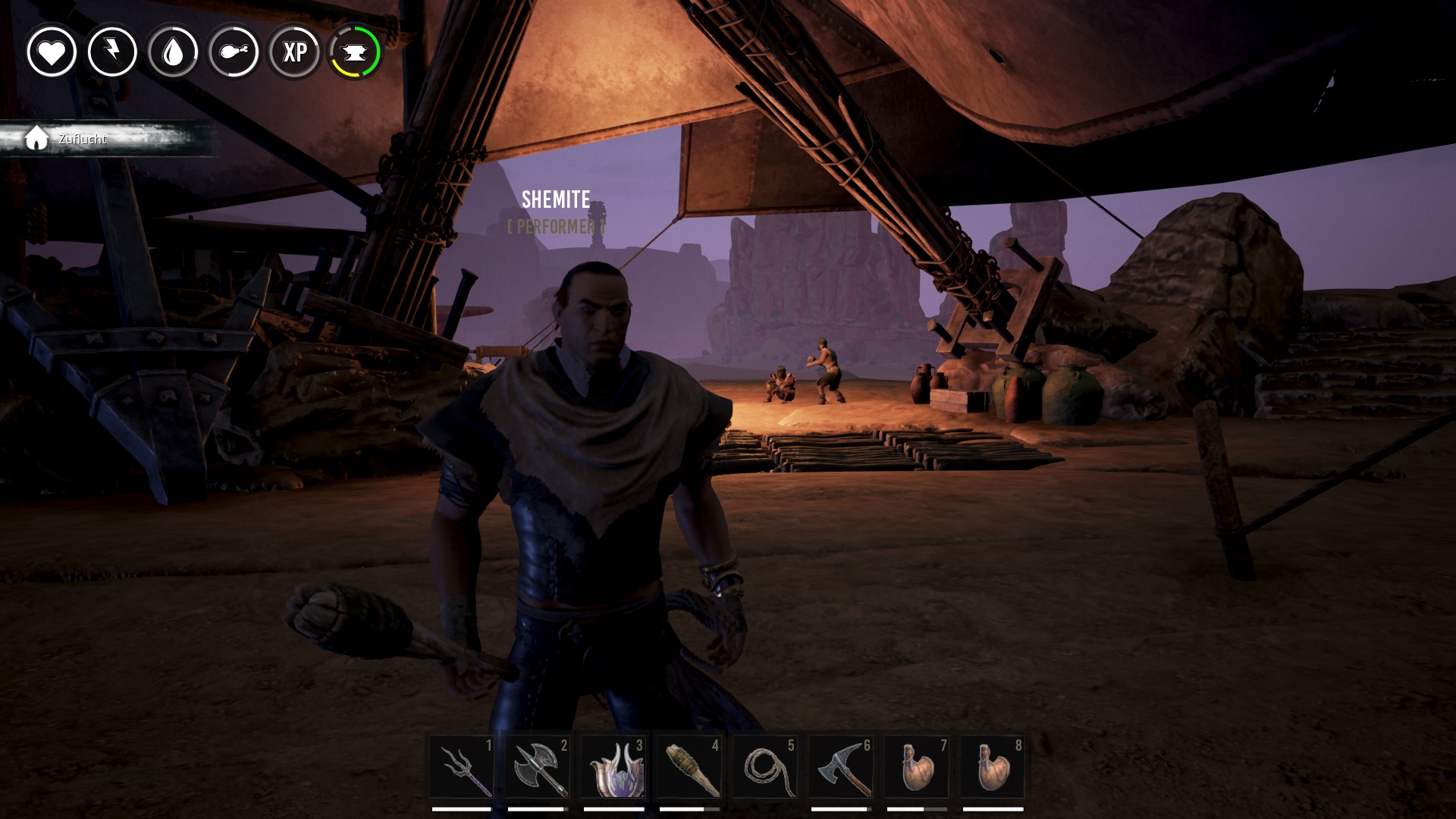
Task: Open the Zuflucht journey tracker
Action: (83, 139)
